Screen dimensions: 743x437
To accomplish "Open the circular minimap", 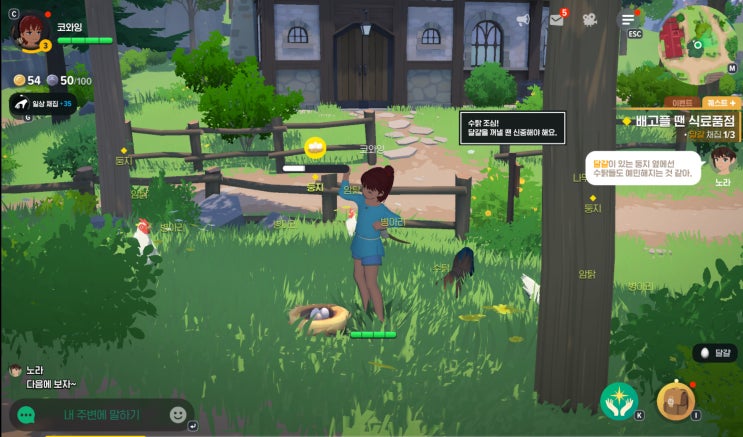I will (x=697, y=45).
